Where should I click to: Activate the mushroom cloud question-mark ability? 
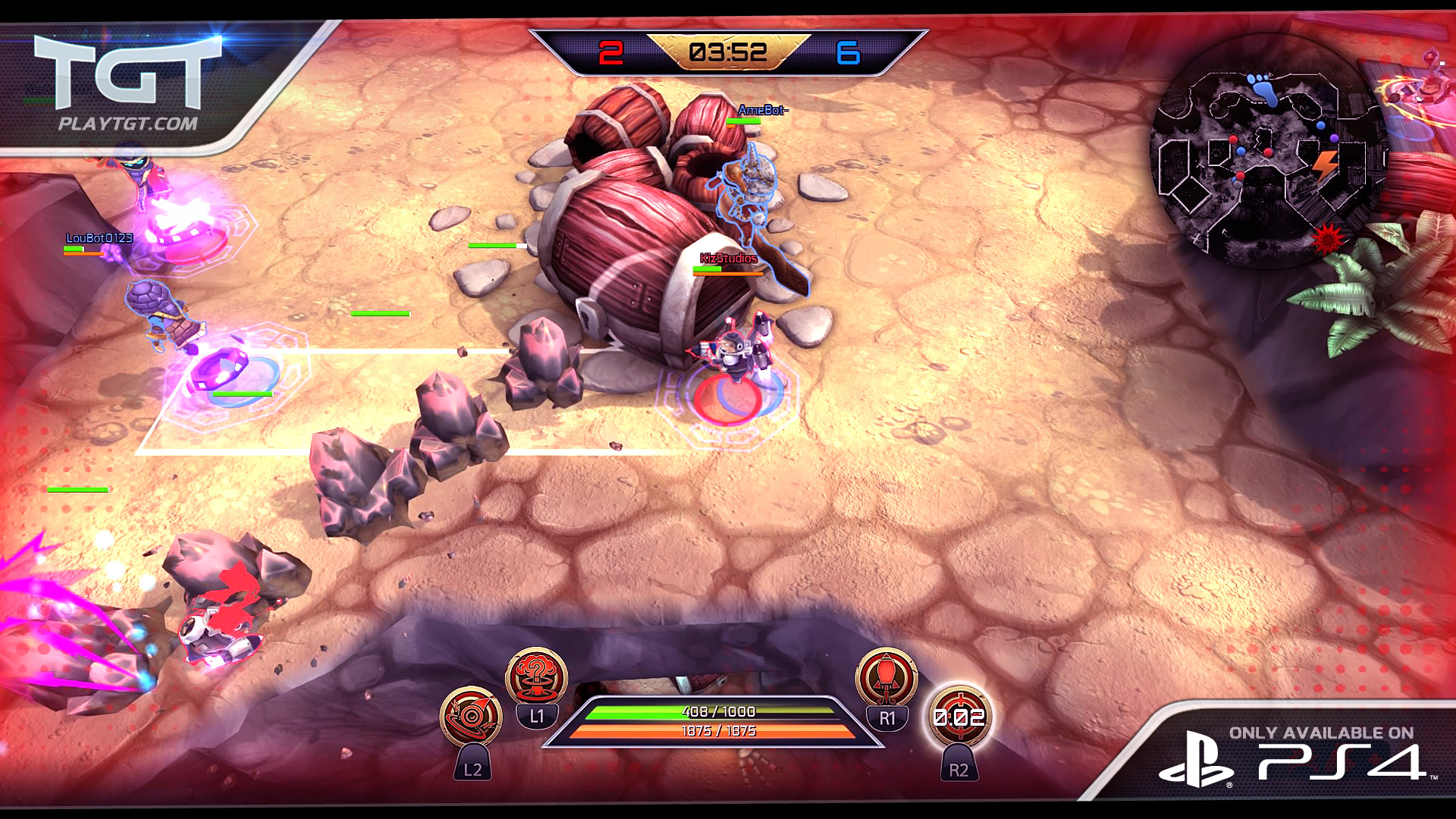(x=536, y=676)
